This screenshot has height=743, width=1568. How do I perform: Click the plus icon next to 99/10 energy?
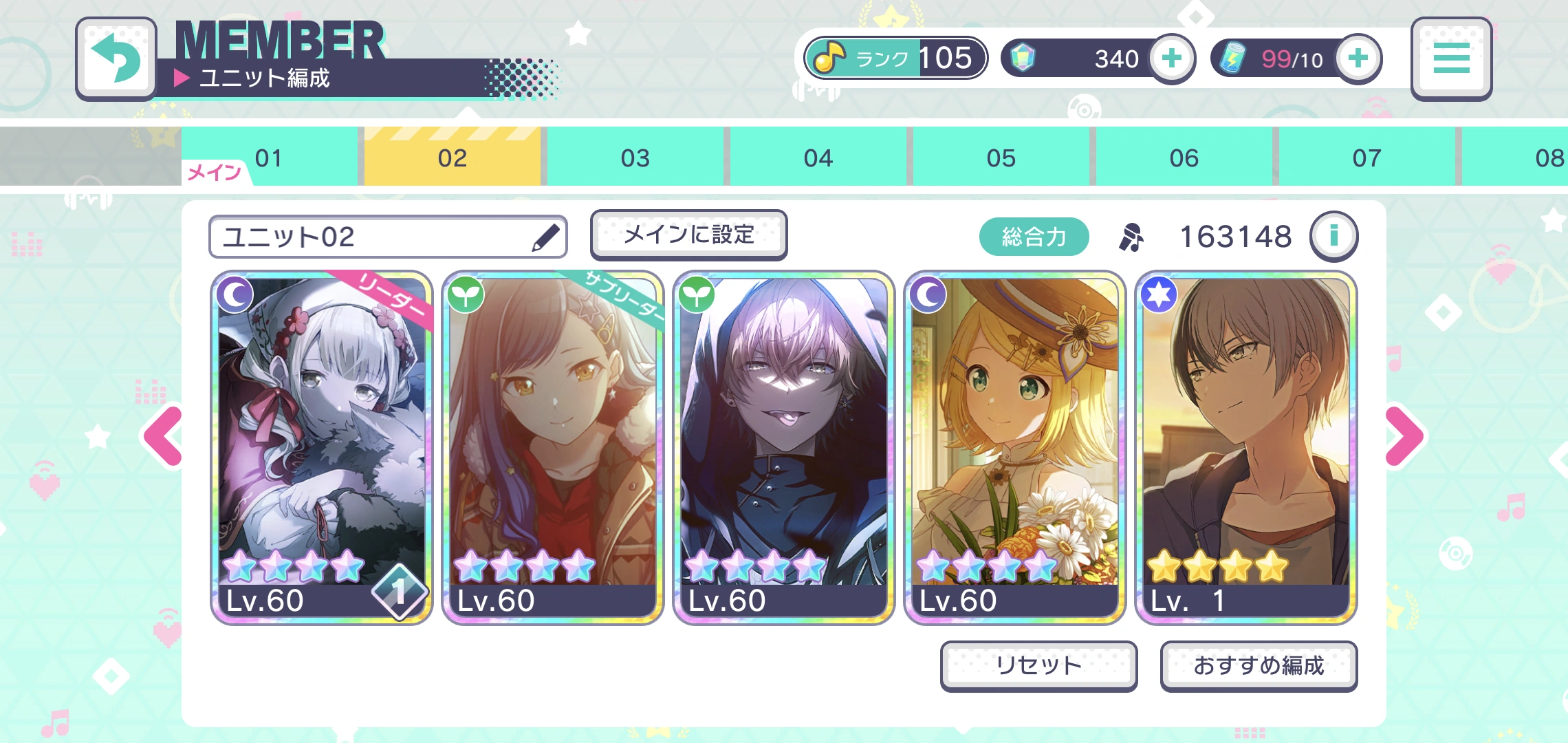(x=1358, y=59)
